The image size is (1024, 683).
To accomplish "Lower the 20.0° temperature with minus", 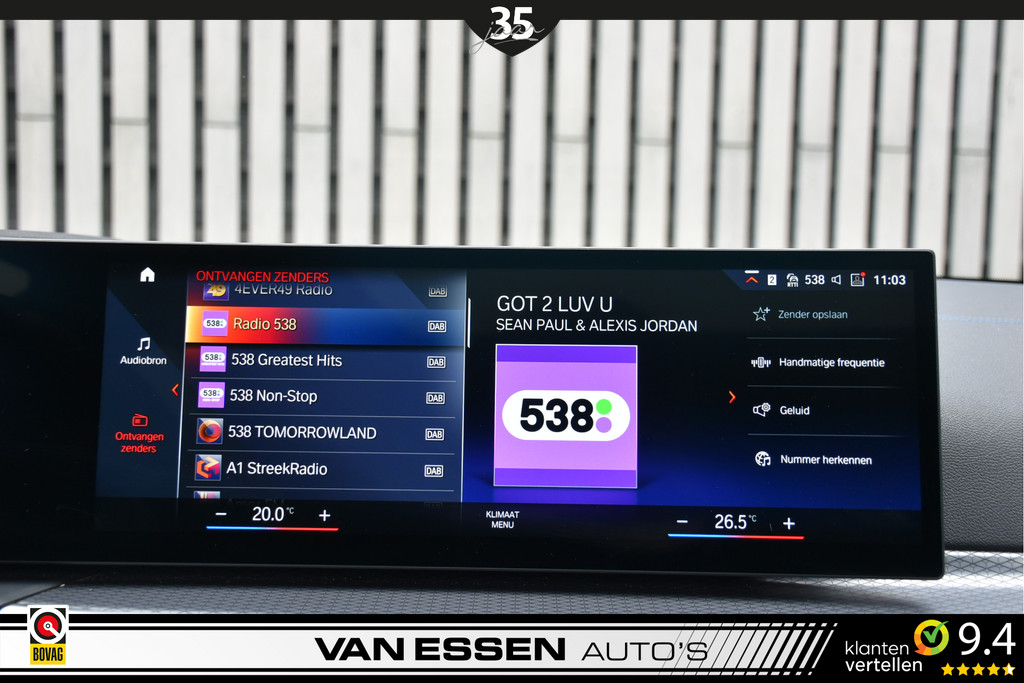I will (221, 515).
